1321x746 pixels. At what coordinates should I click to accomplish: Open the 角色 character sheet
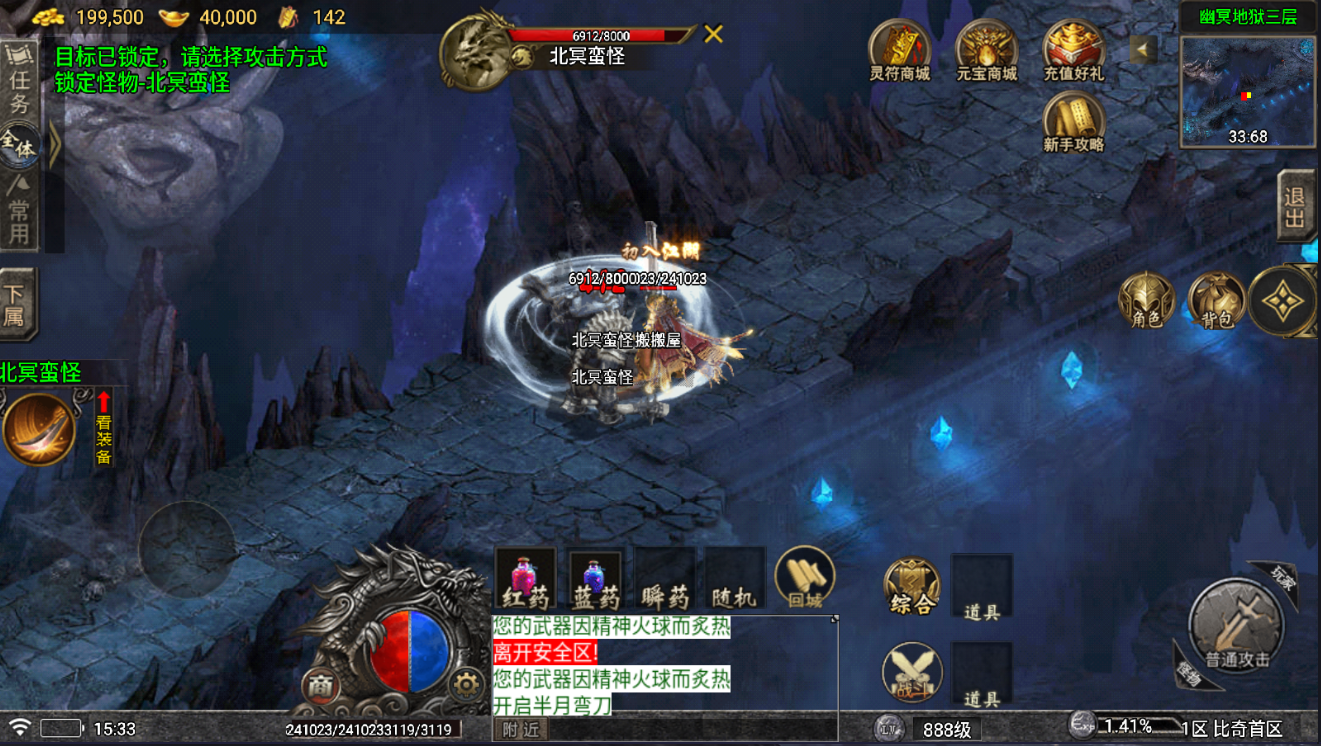1146,301
